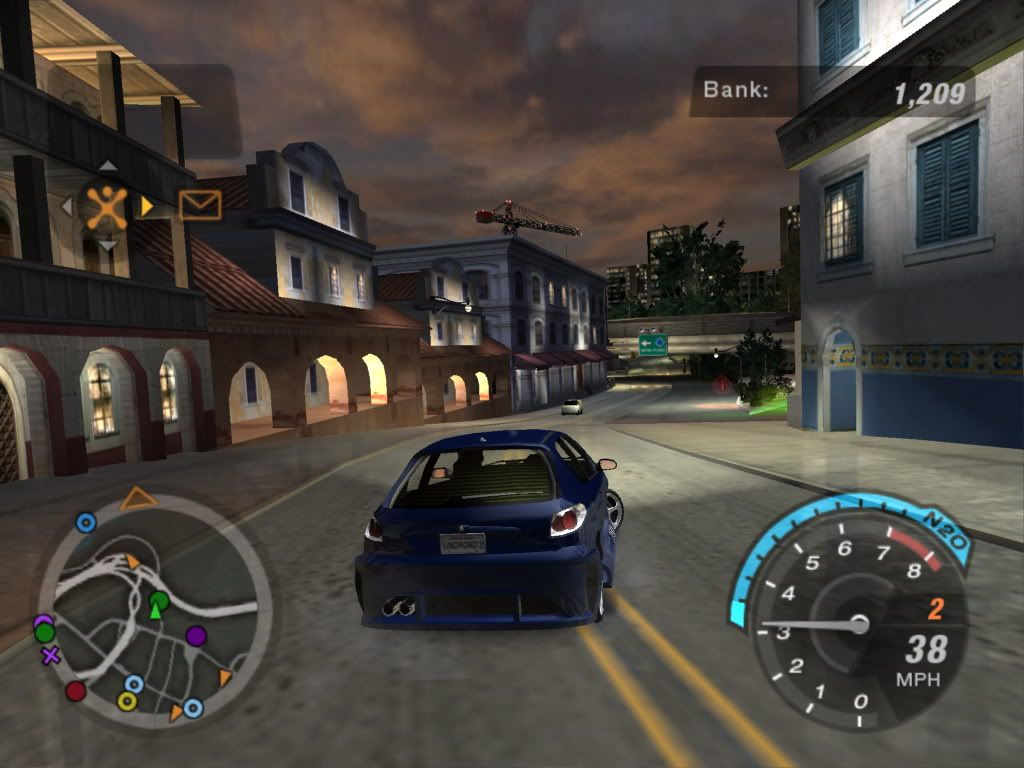Screen dimensions: 1024x768
Task: Select the orange stick-figure icon
Action: point(106,206)
